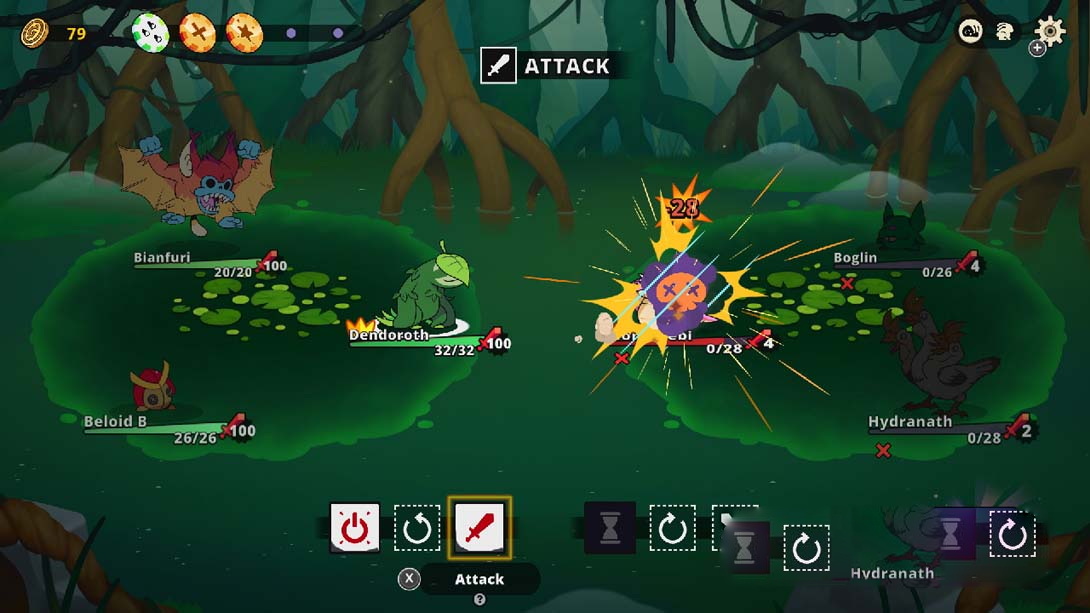Screen dimensions: 1090x613
Task: Click the rotate slot beside the power card
Action: (x=417, y=528)
